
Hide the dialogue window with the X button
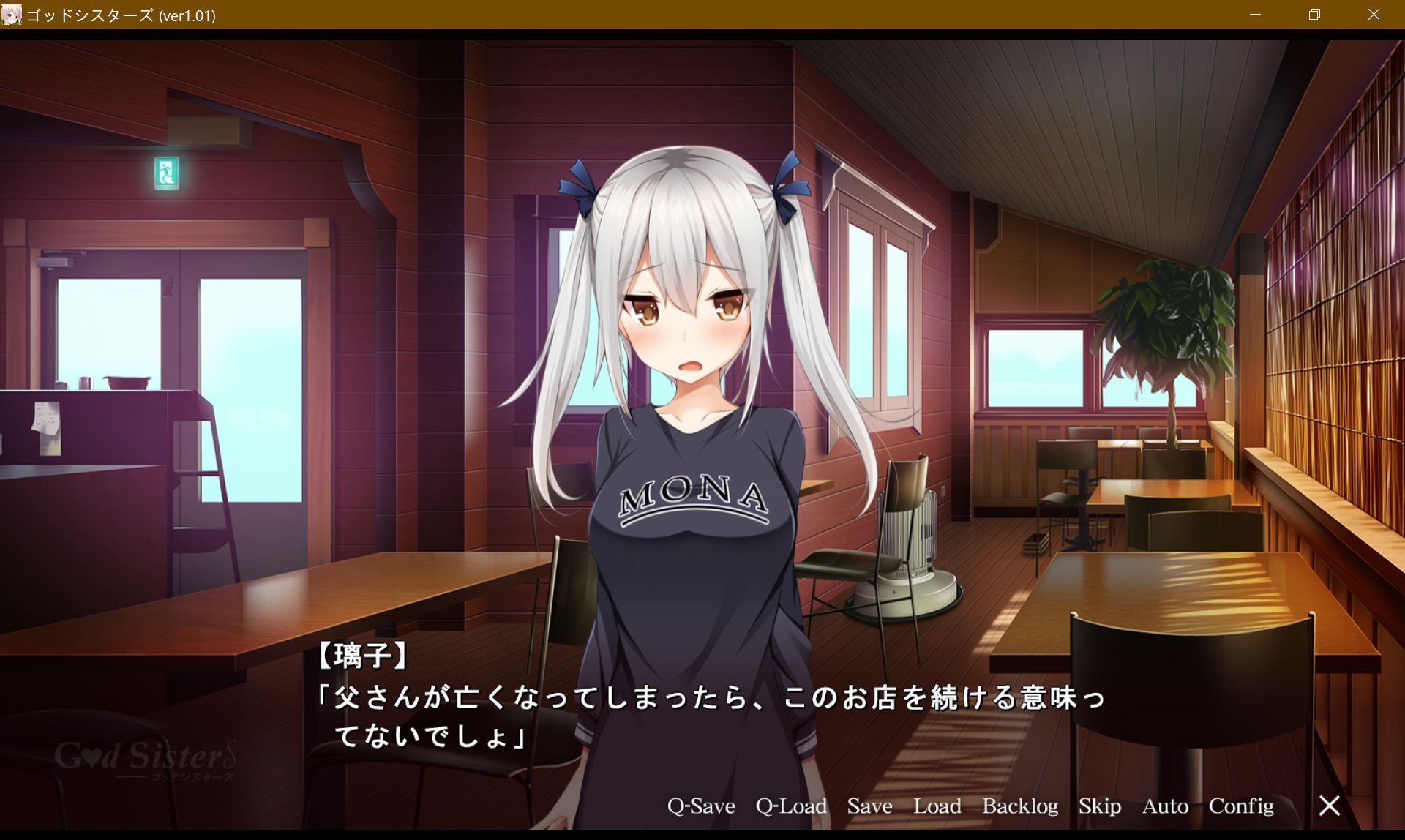tap(1329, 806)
